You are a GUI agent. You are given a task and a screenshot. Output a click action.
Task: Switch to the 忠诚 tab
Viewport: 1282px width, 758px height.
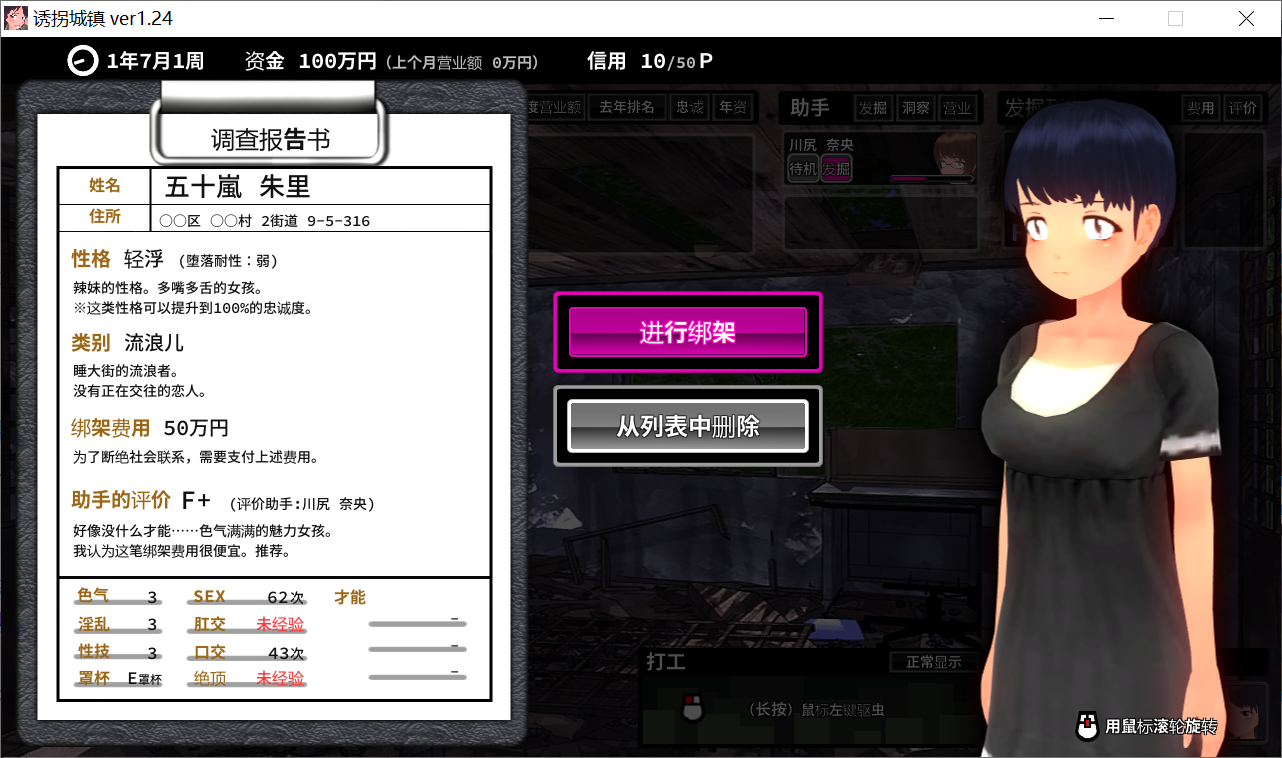(x=689, y=107)
